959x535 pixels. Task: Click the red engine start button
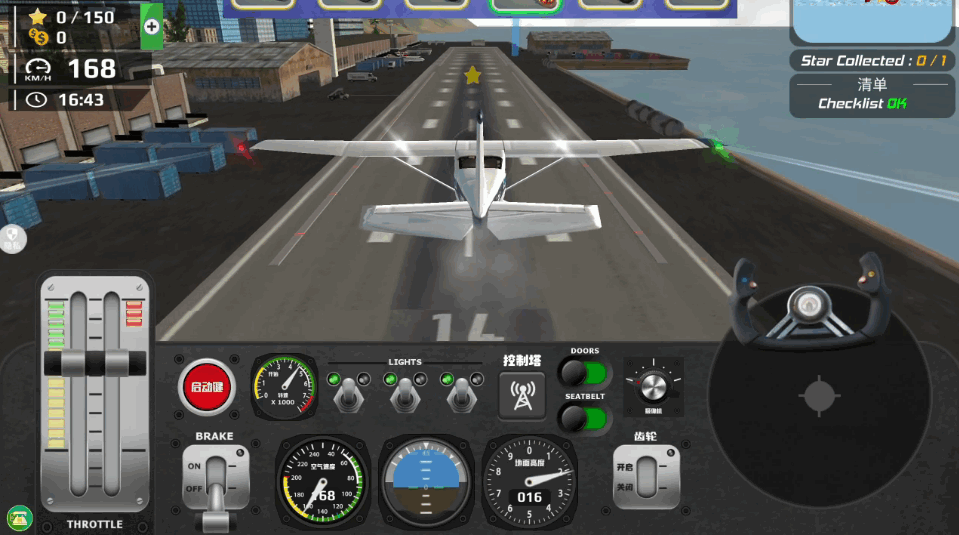[207, 387]
